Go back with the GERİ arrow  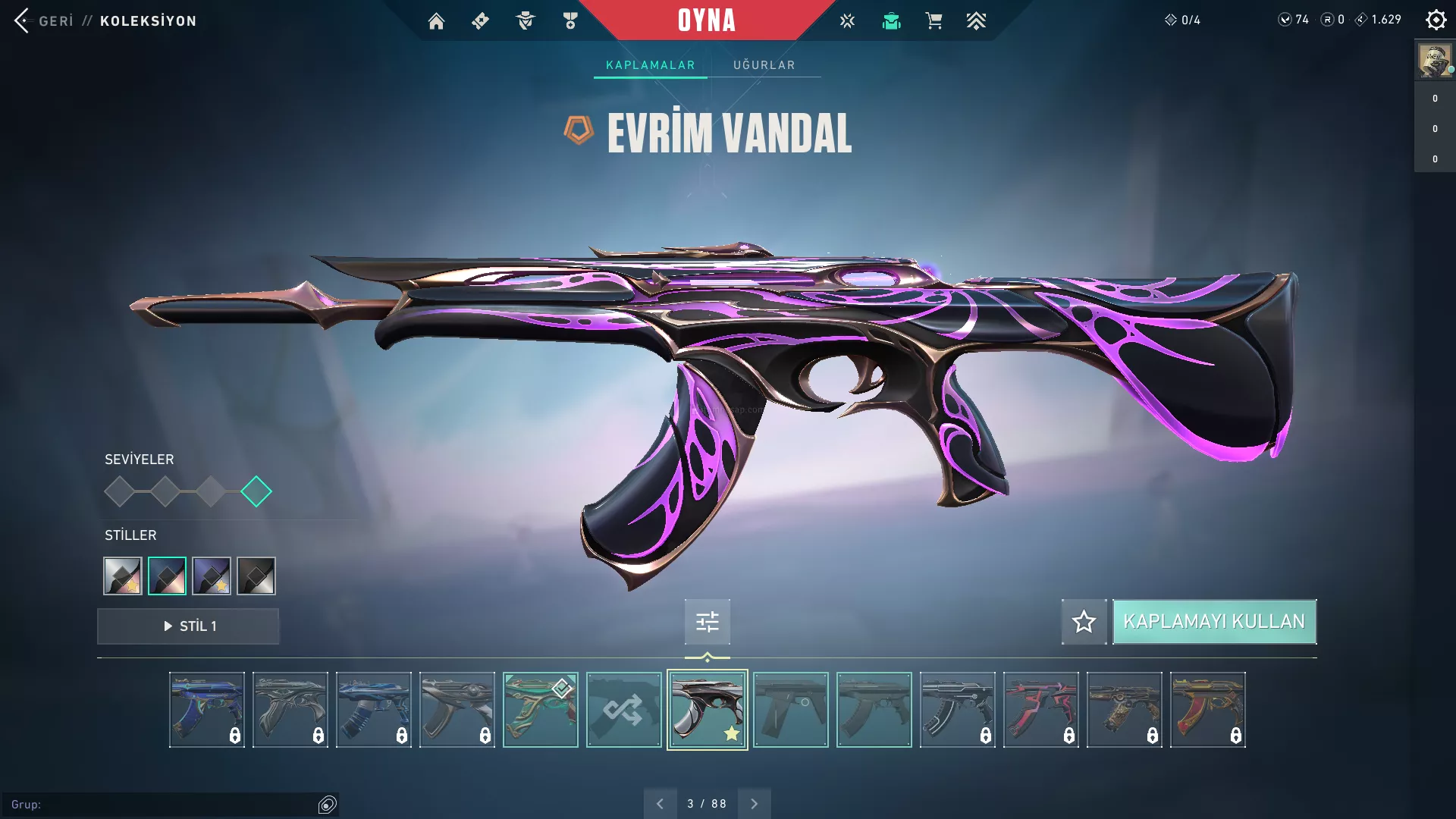23,20
